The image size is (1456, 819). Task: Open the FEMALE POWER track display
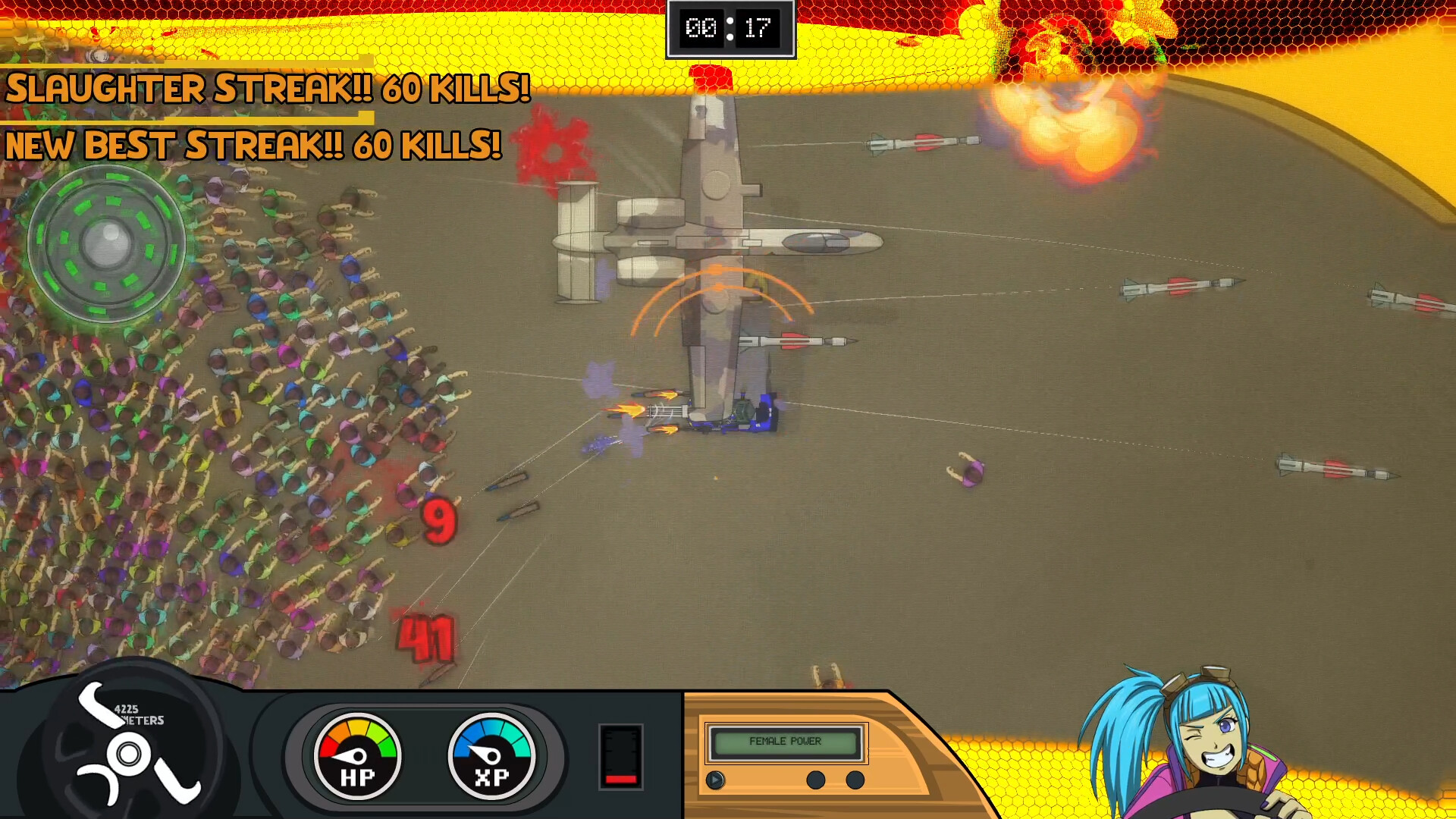[x=785, y=742]
